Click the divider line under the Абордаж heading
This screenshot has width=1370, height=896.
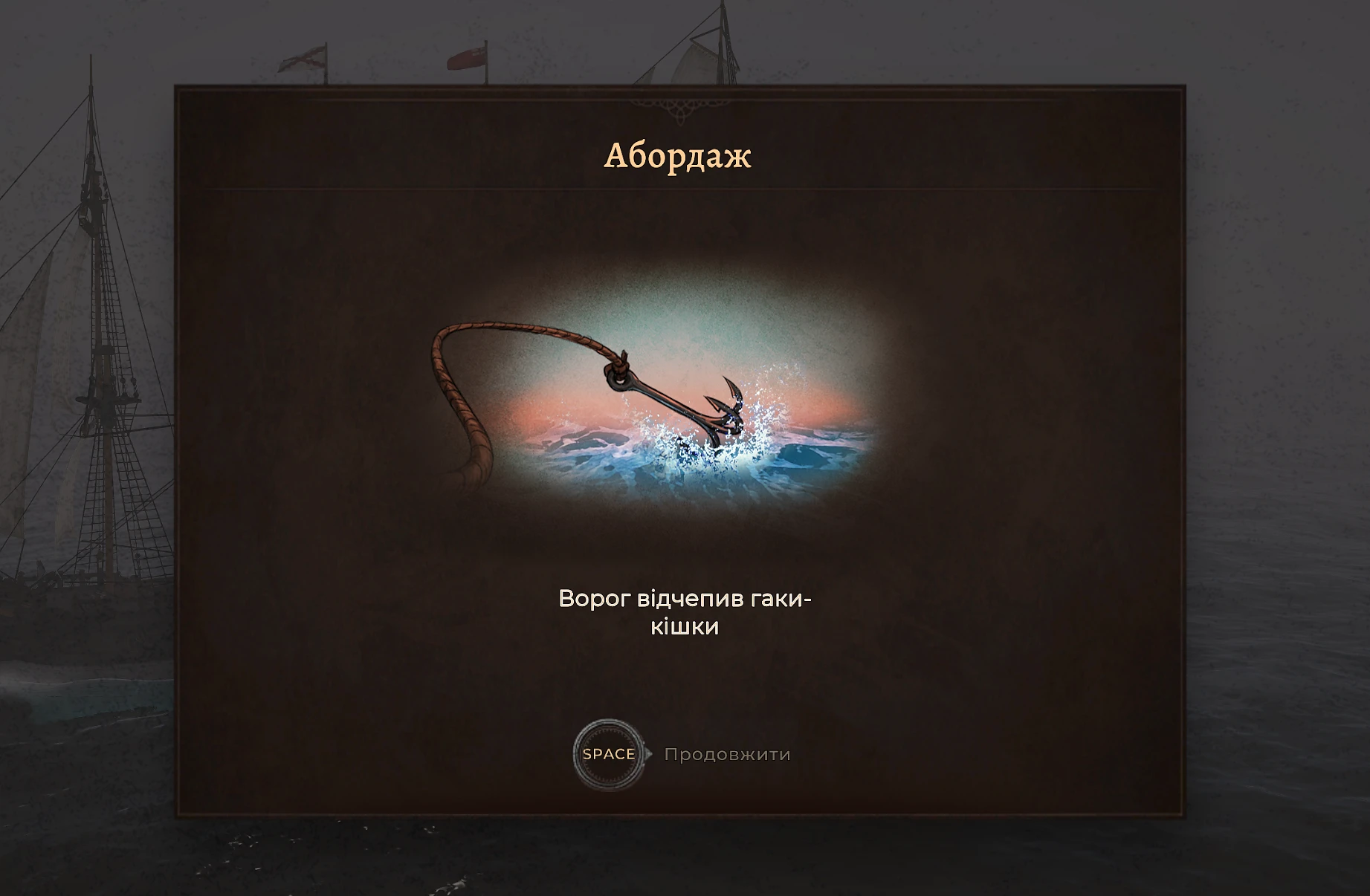point(678,188)
